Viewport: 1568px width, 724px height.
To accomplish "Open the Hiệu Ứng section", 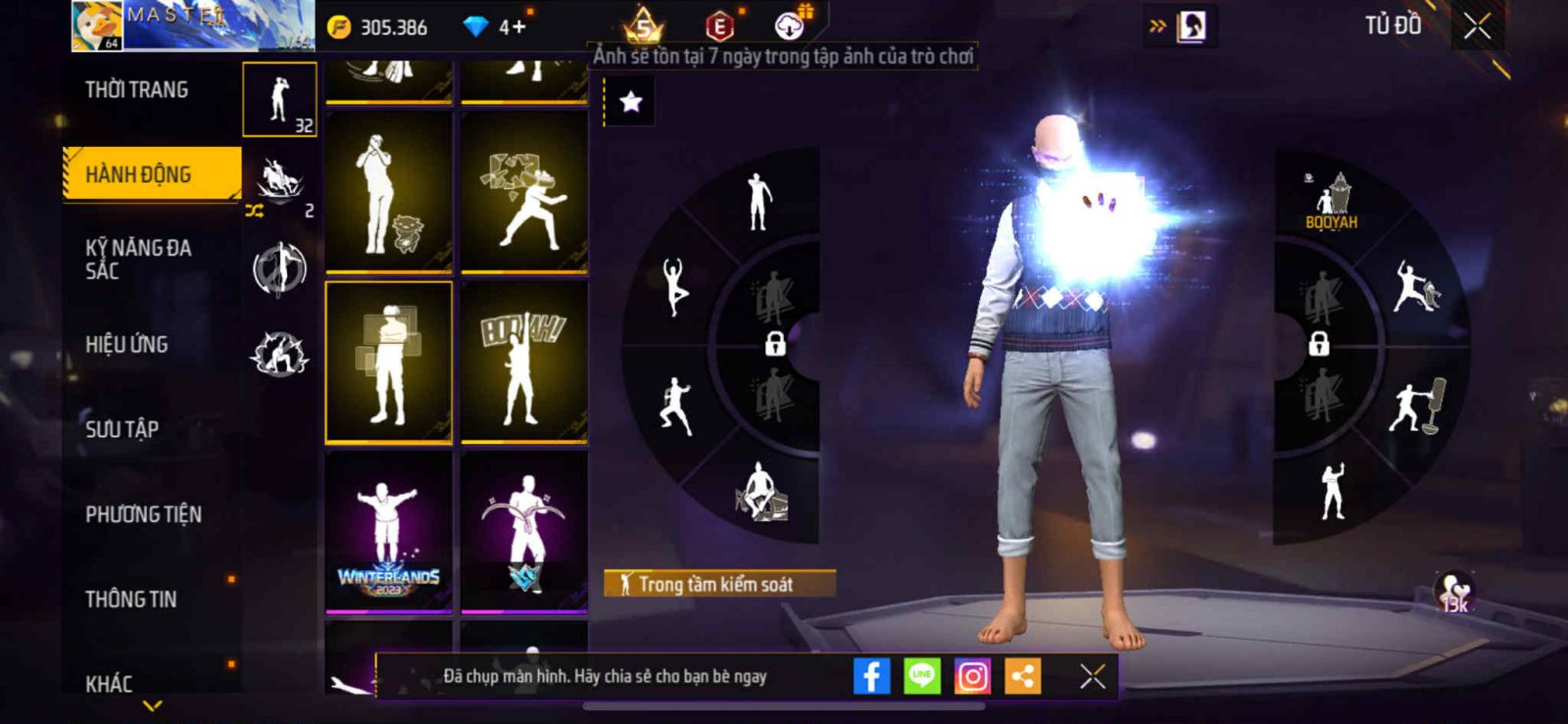I will [x=127, y=344].
